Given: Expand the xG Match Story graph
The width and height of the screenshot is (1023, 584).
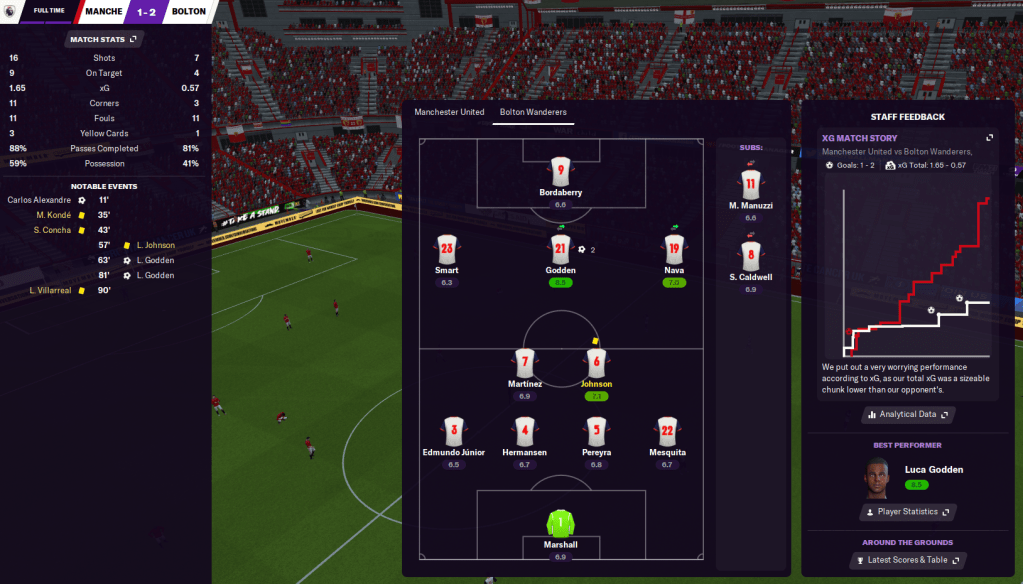Looking at the screenshot, I should 989,138.
